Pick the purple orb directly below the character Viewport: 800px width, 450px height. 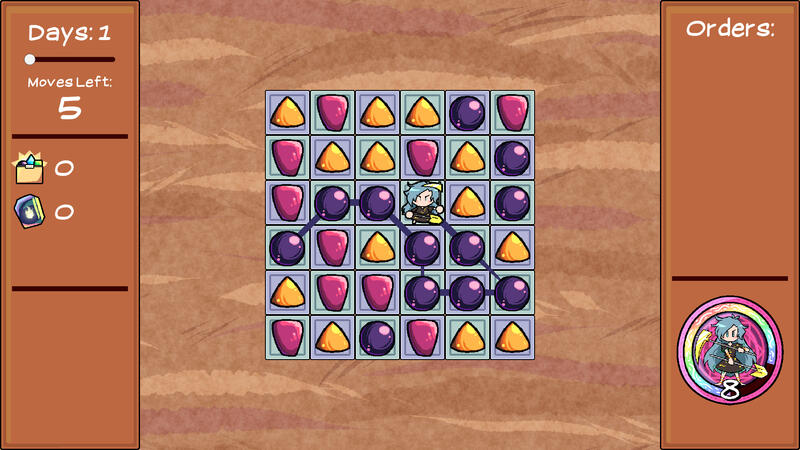tap(422, 247)
